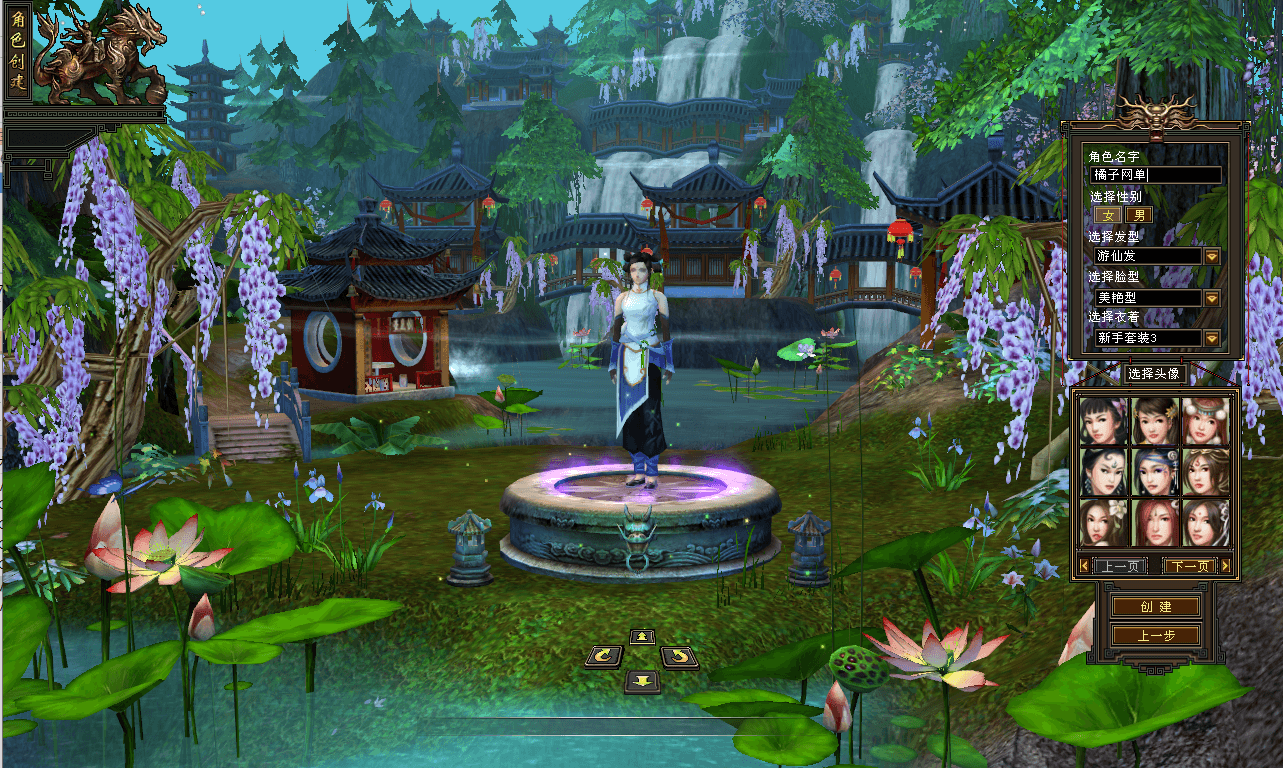This screenshot has height=768, width=1283.
Task: Choose the portrait with white fur headdress
Action: pyautogui.click(x=1206, y=421)
